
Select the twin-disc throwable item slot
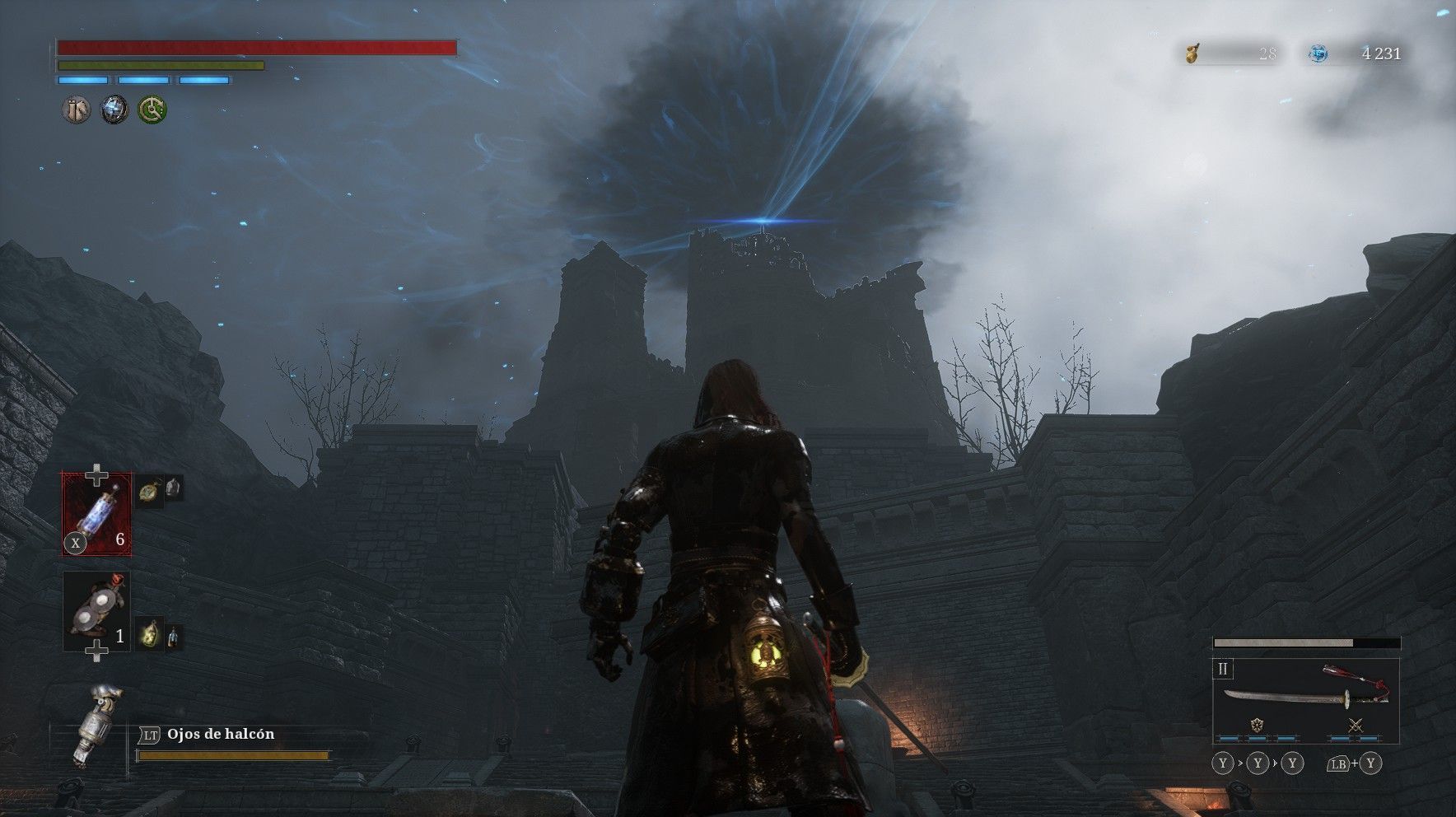[x=96, y=610]
